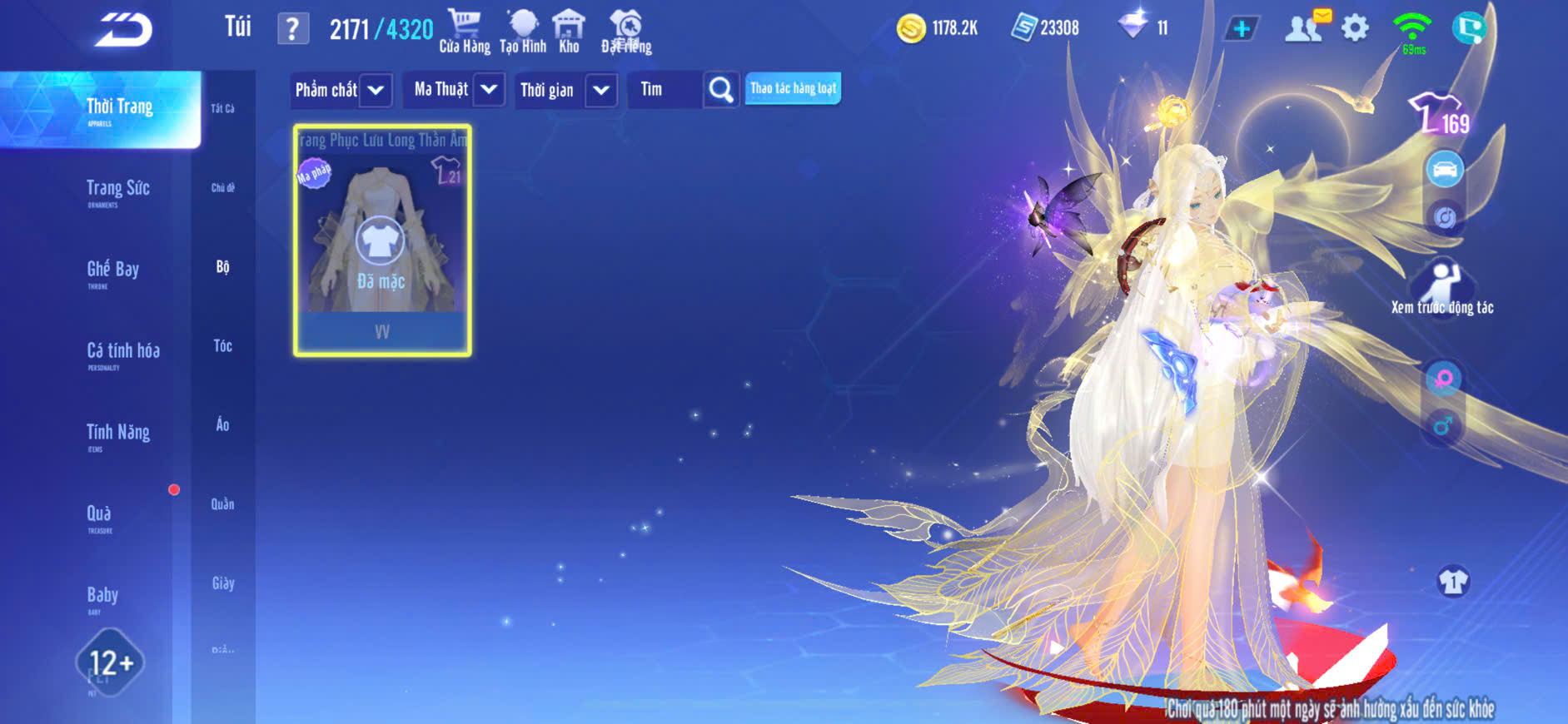Open Tạo Hình styling menu
The height and width of the screenshot is (724, 1568).
click(523, 32)
